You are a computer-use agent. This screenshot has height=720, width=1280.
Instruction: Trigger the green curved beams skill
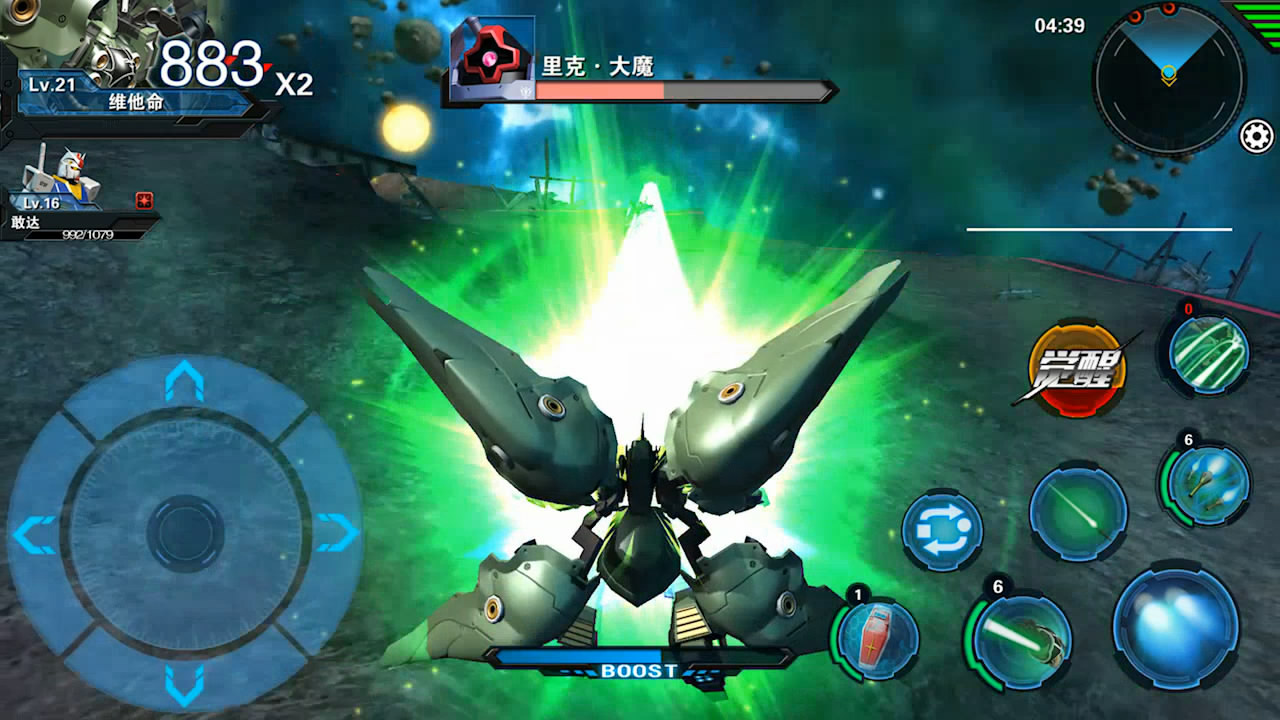(x=1210, y=355)
